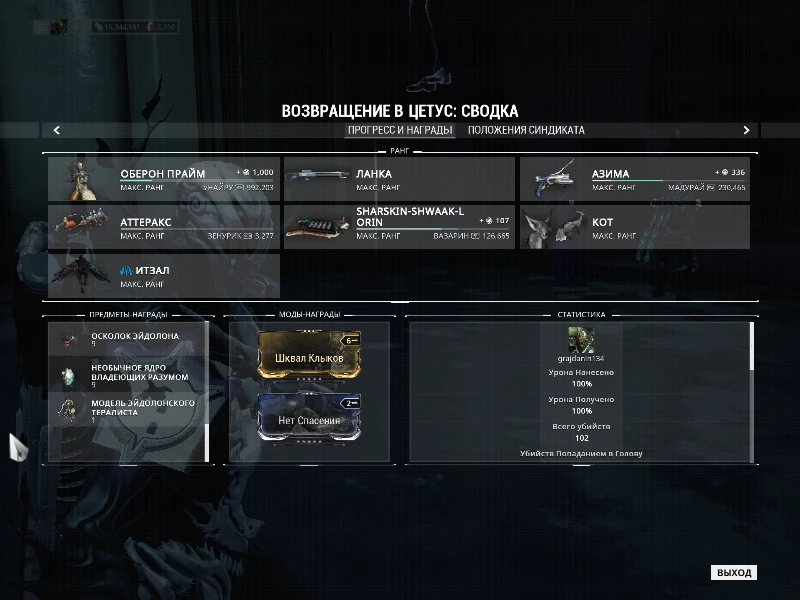
Task: Inspect the Нет Спасения mod card
Action: 308,420
